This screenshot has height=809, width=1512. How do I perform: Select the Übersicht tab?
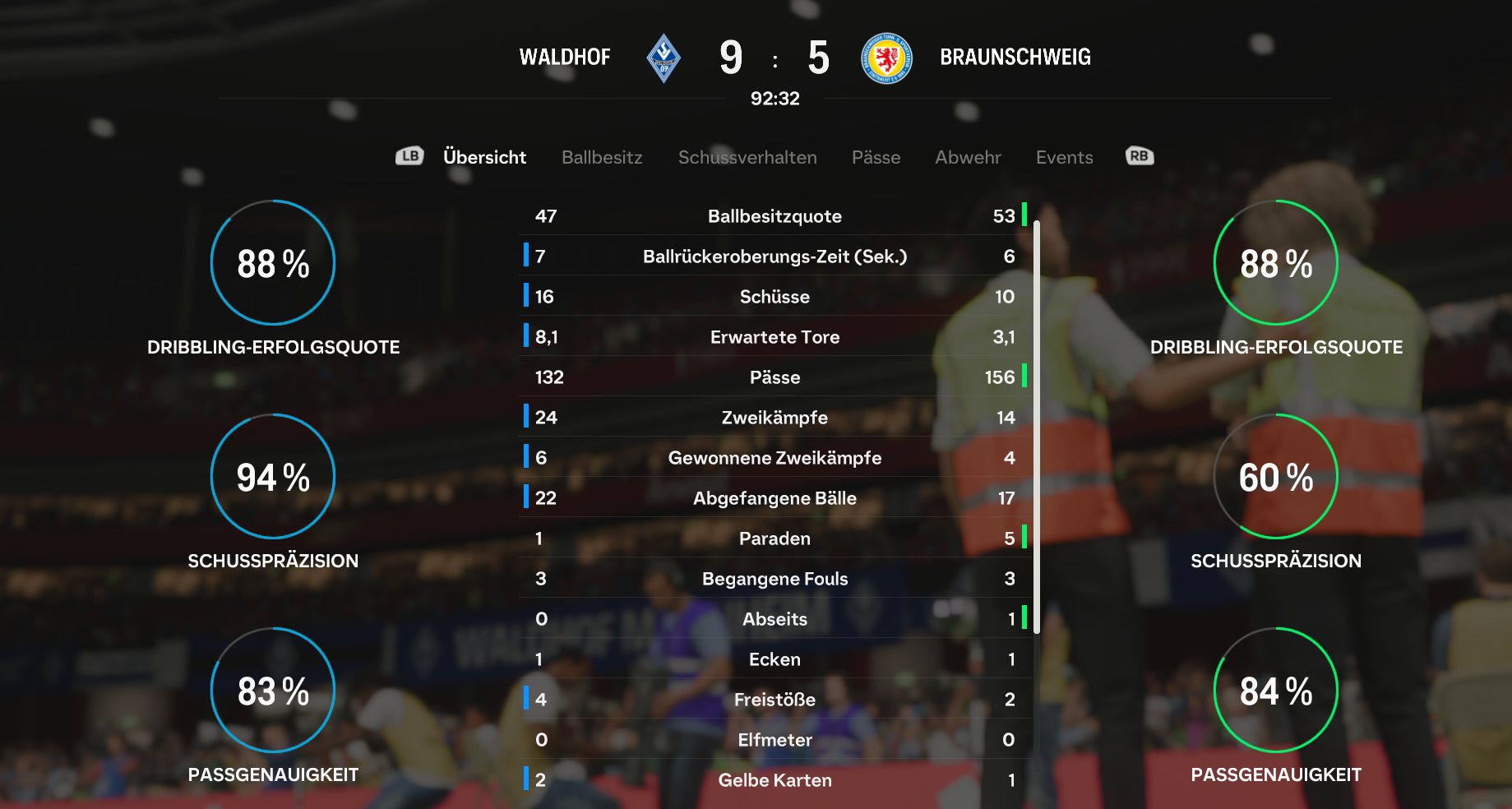[484, 157]
